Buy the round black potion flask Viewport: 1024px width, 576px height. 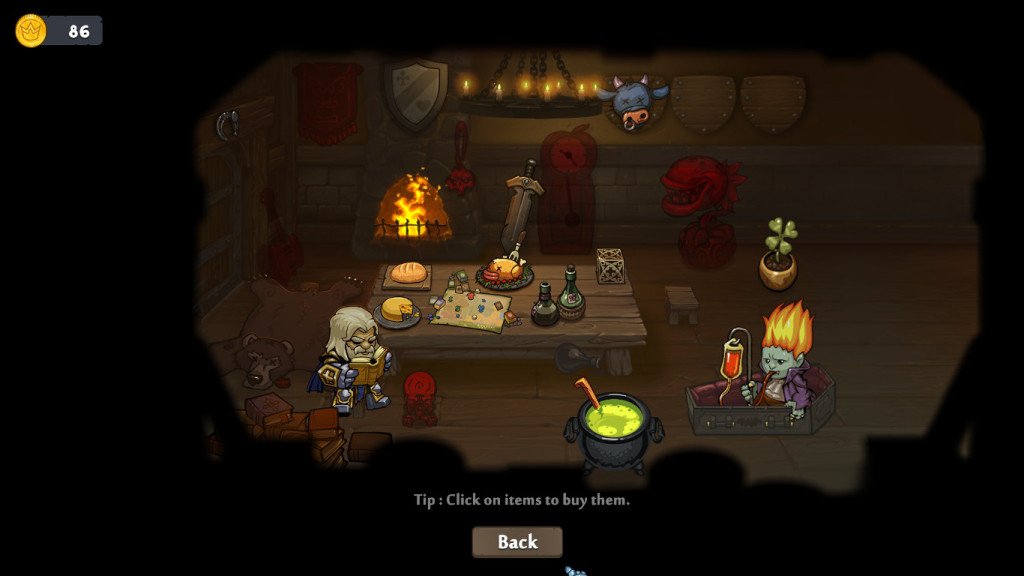[x=545, y=306]
